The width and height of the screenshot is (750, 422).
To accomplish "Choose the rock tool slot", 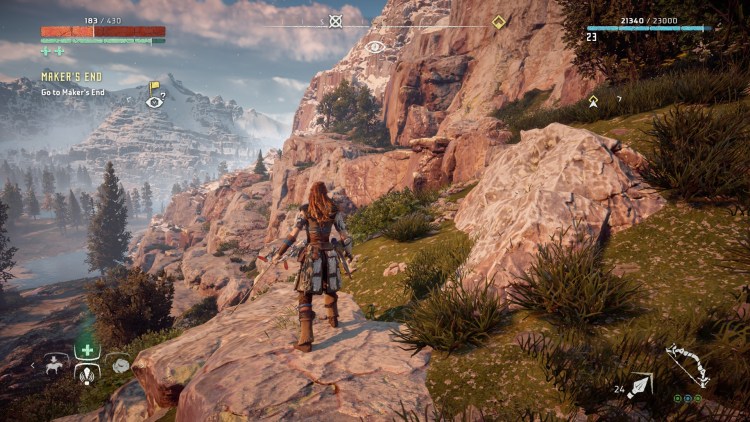I will 120,366.
